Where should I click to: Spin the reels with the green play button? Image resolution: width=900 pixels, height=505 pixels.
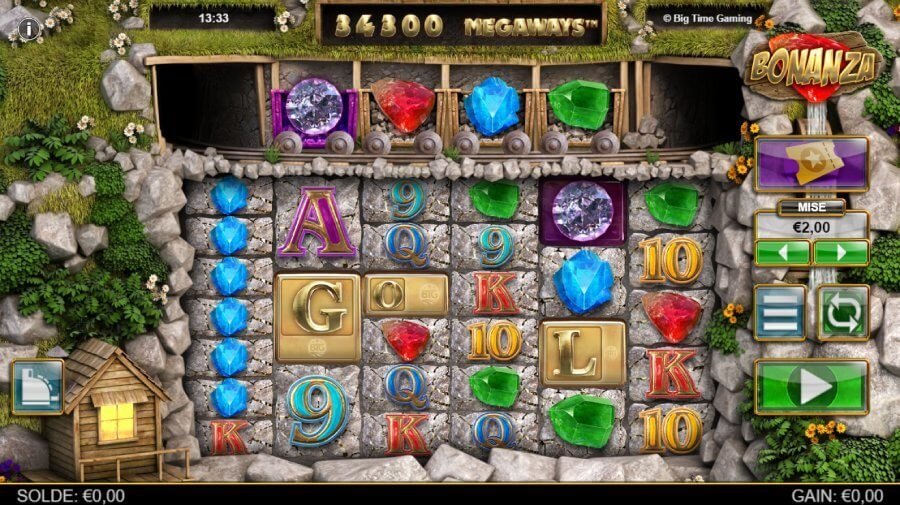[811, 386]
